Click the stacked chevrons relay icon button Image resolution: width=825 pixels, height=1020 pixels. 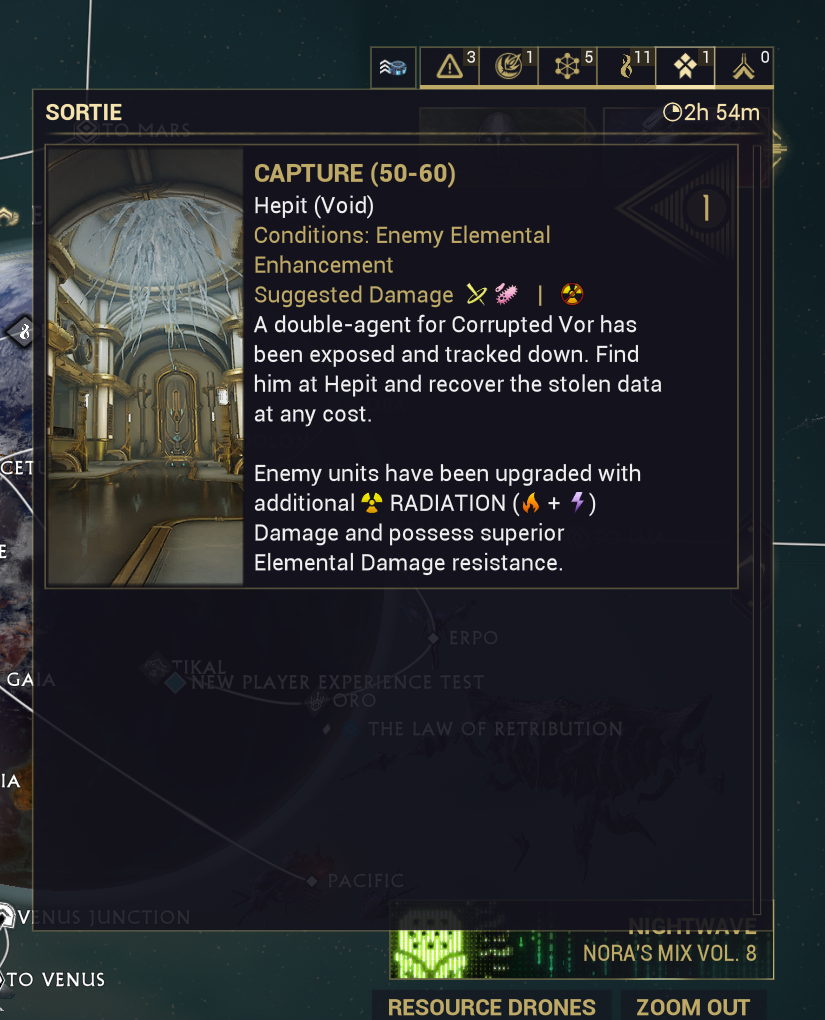tap(393, 68)
